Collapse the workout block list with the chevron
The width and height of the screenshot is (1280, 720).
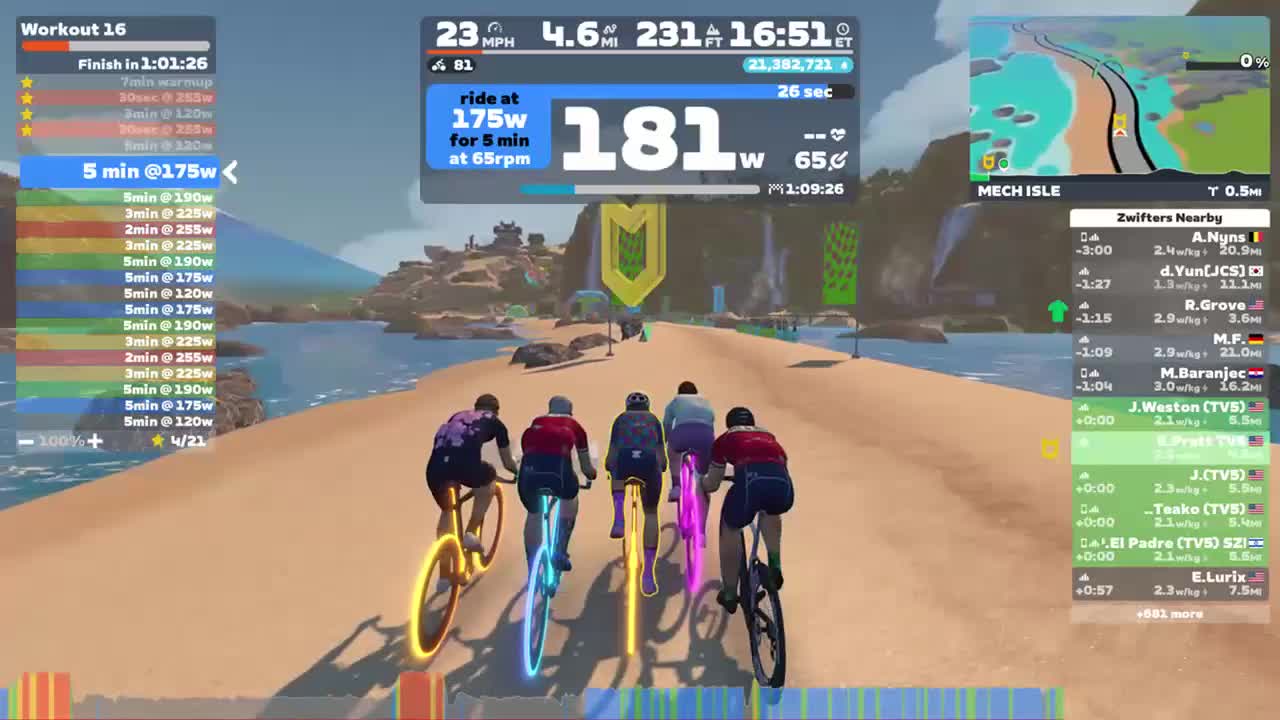(x=230, y=172)
